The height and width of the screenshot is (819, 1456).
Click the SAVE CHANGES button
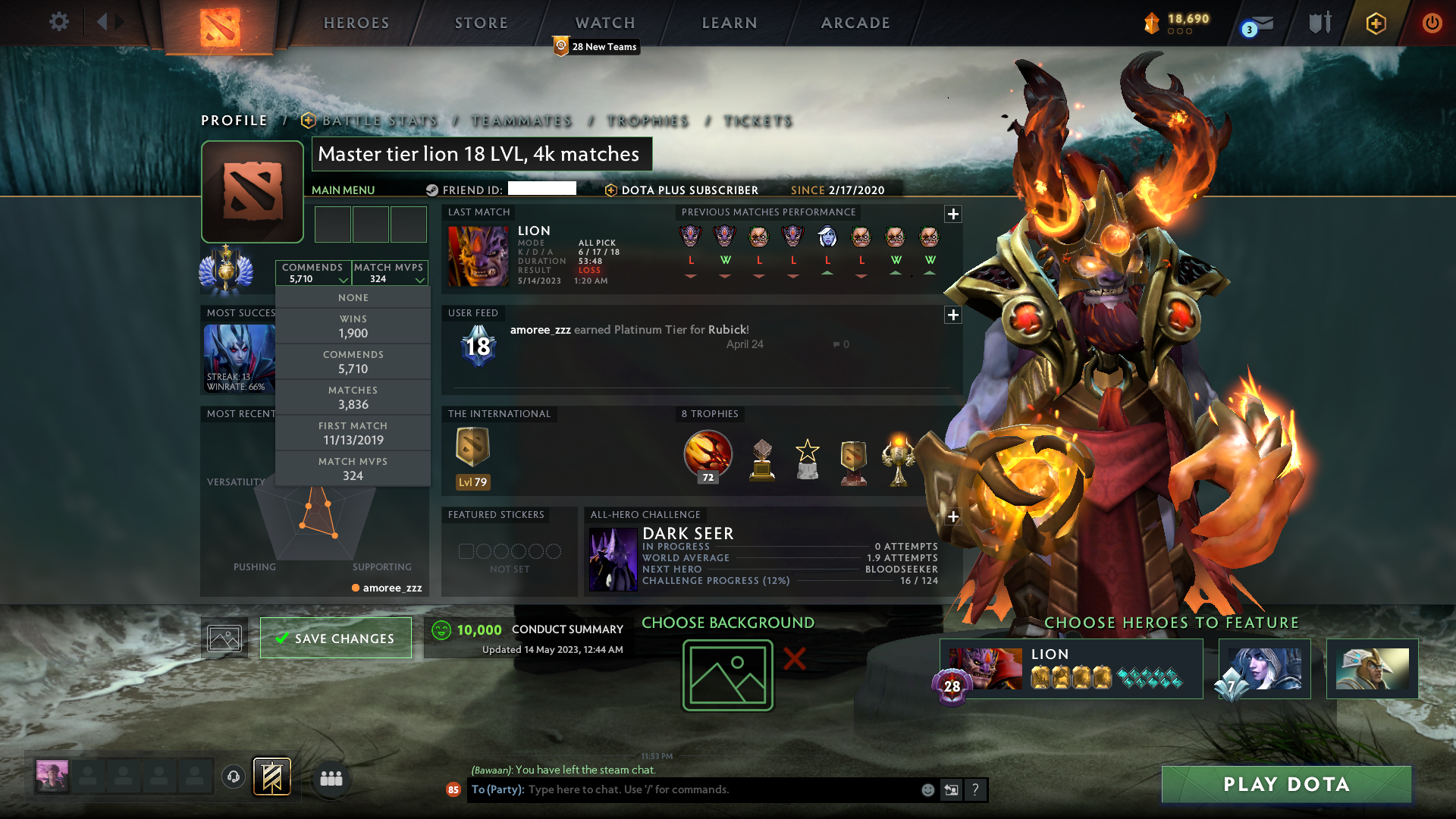(336, 638)
